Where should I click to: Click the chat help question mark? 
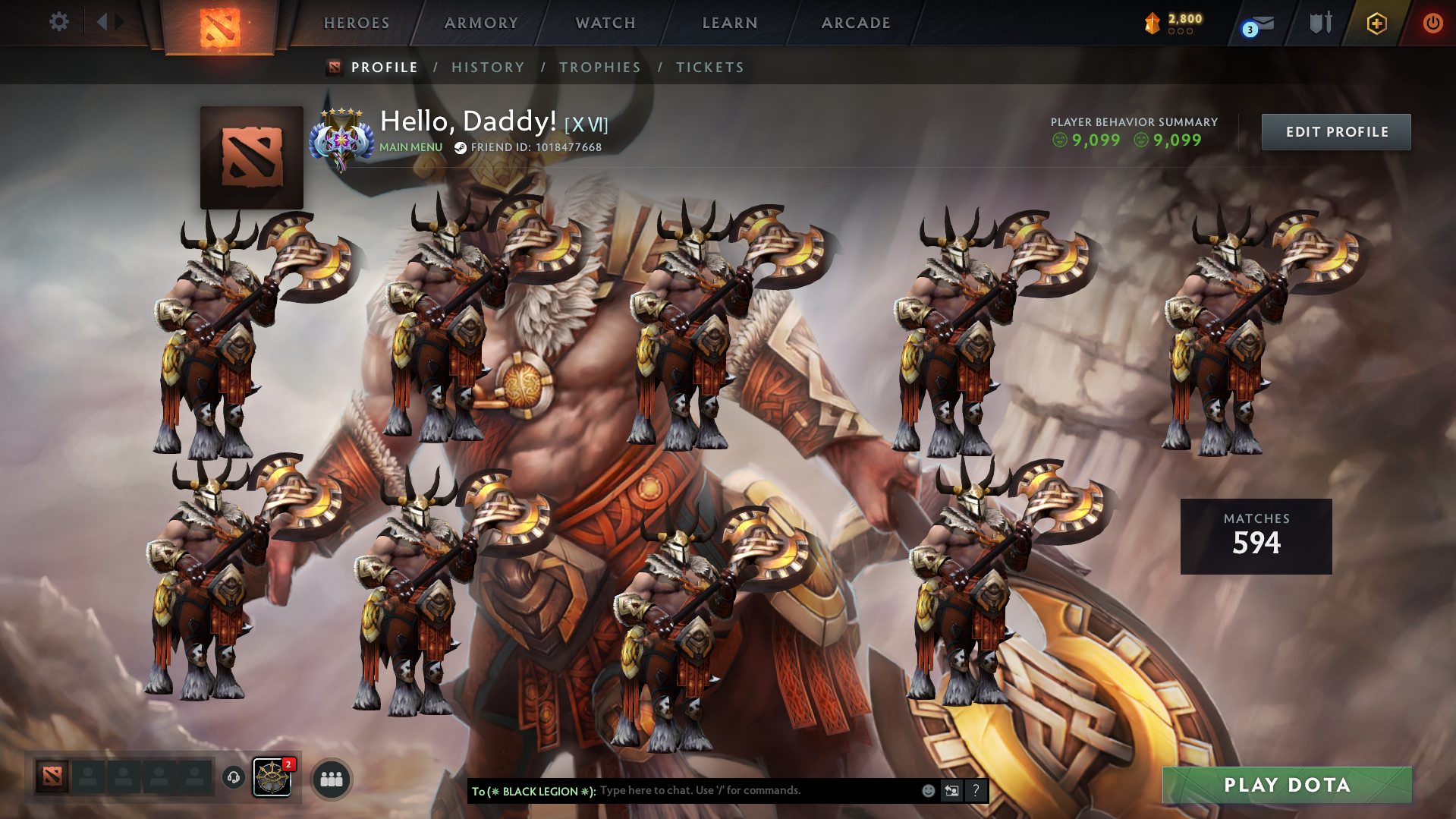[x=976, y=791]
